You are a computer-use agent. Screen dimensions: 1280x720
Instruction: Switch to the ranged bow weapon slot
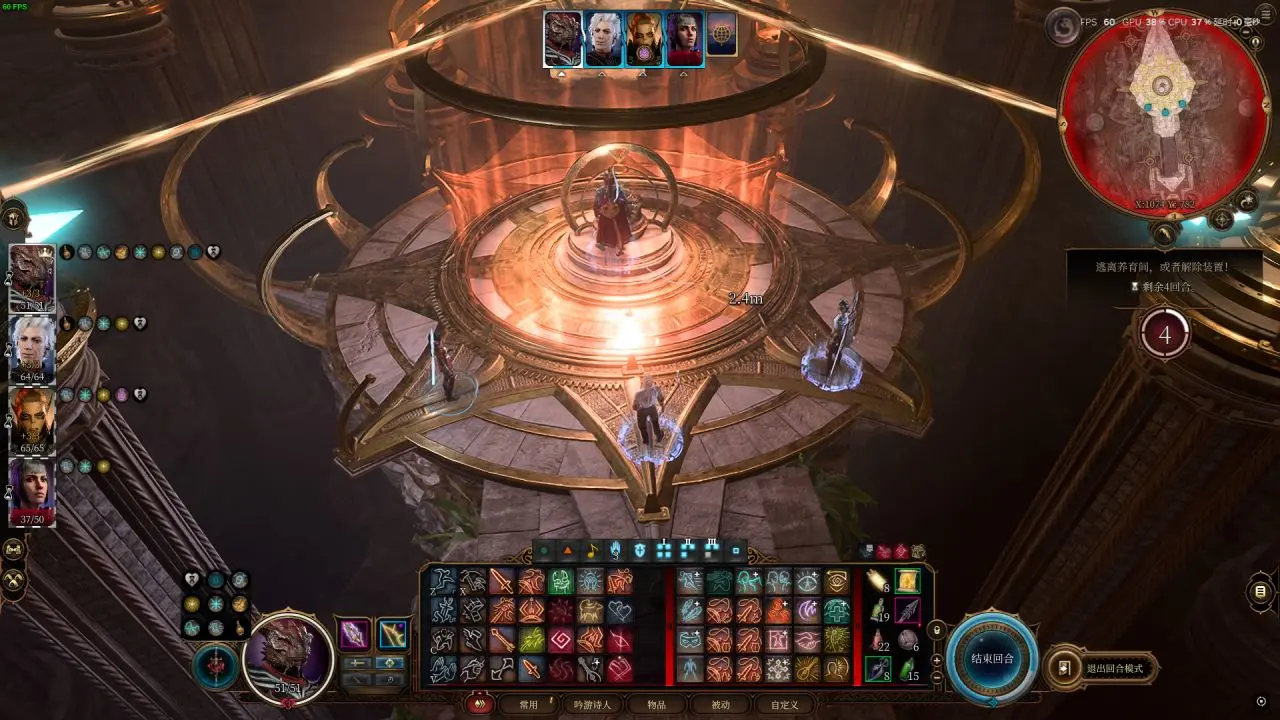tap(392, 634)
